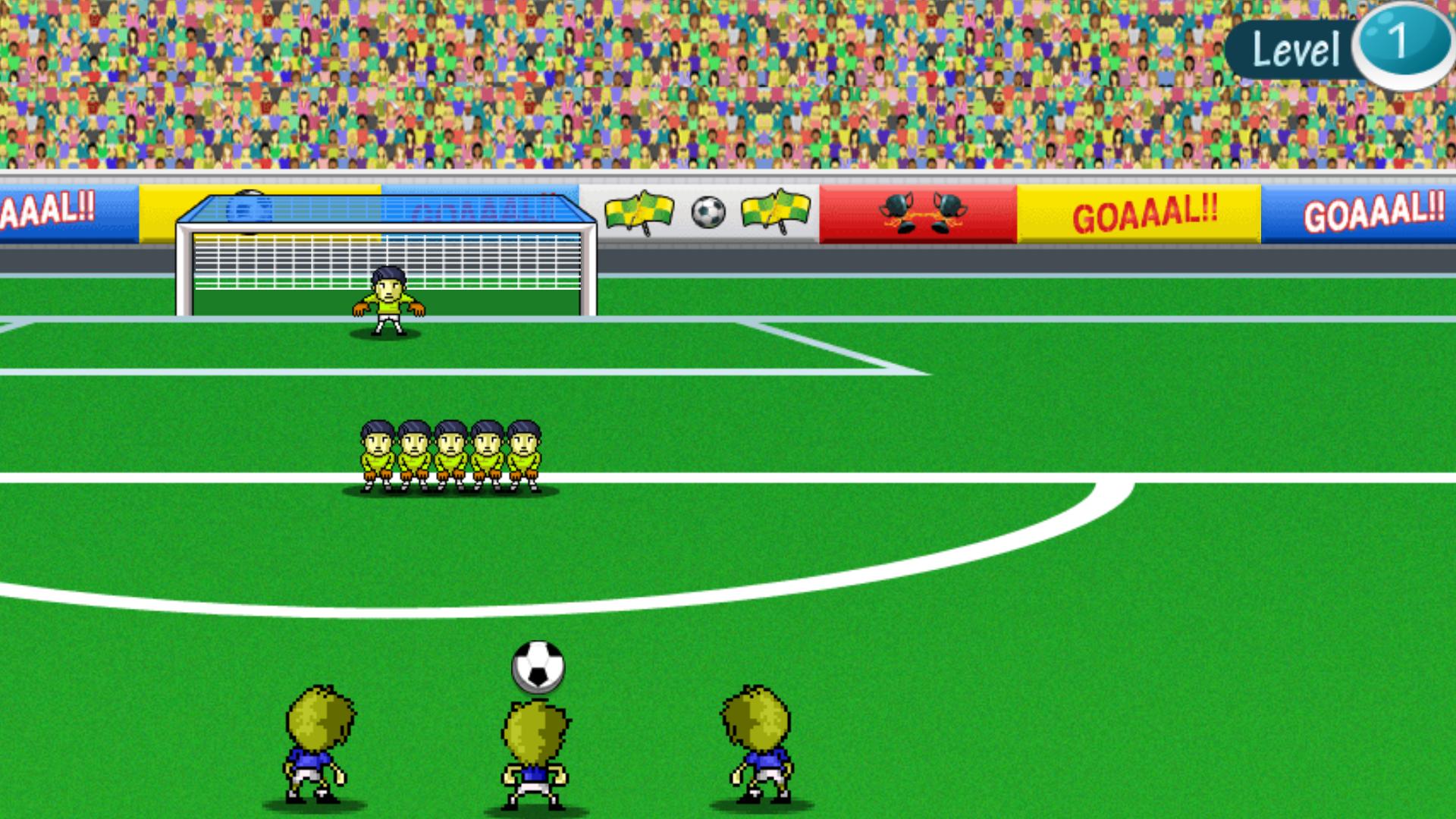This screenshot has width=1456, height=819.
Task: Click the middle defender in the five-man wall
Action: click(x=453, y=451)
